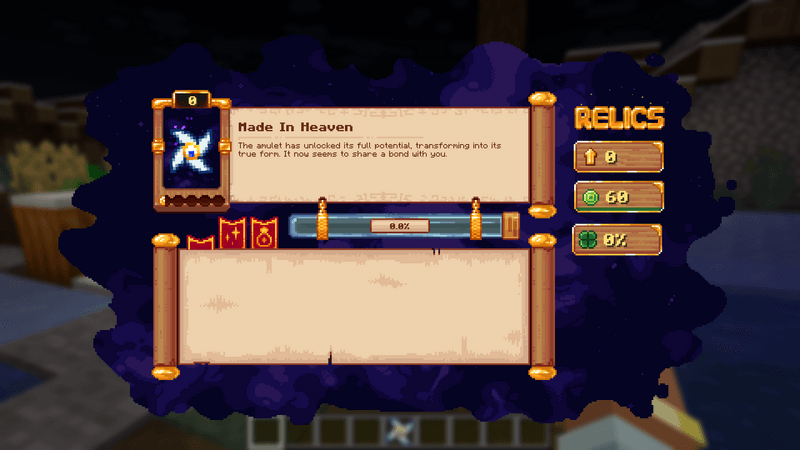The width and height of the screenshot is (800, 450).
Task: Select the hotbar slot holding the pinwheel relic
Action: (400, 430)
